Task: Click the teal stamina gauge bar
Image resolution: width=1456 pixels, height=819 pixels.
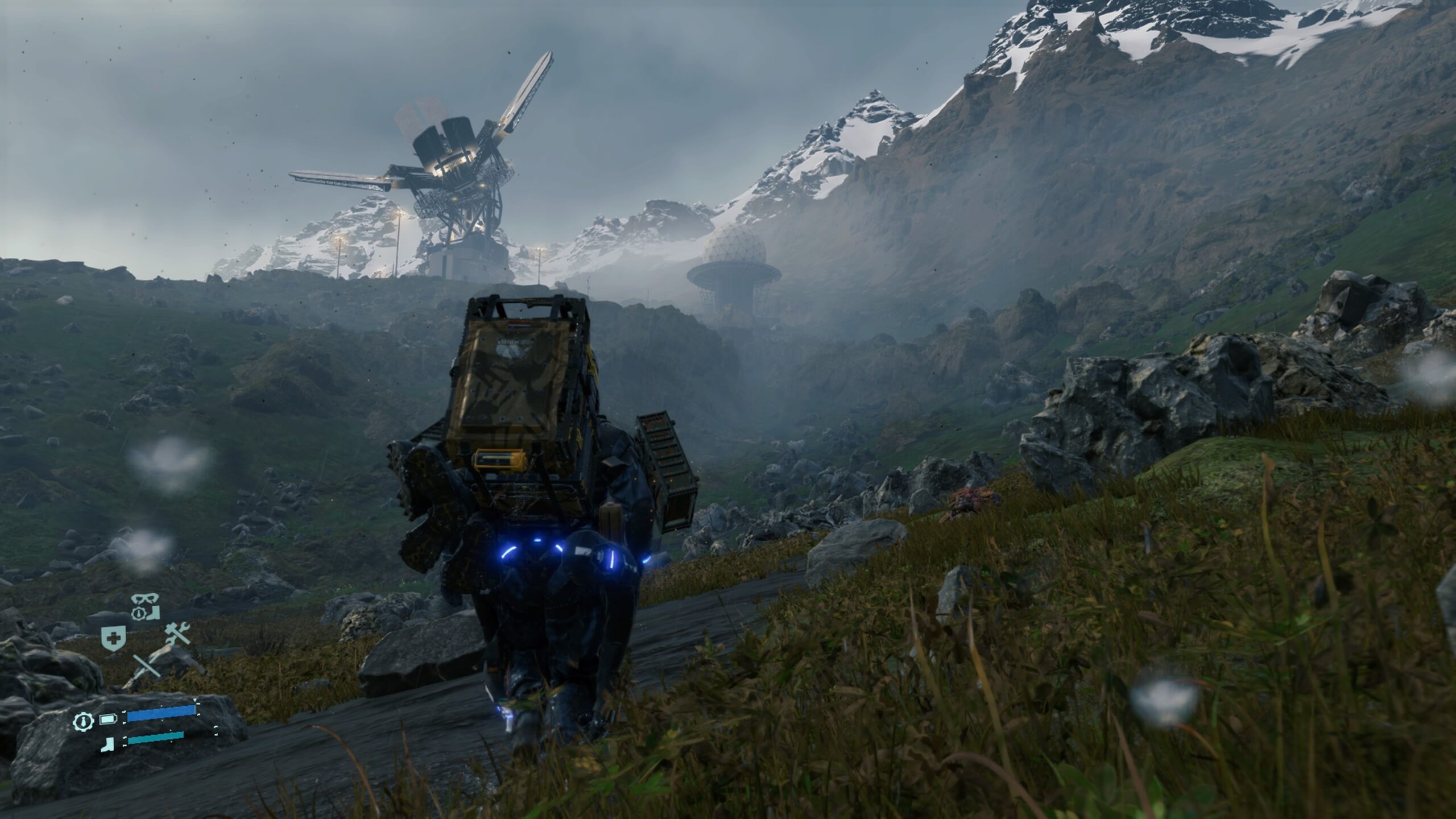Action: (x=155, y=738)
